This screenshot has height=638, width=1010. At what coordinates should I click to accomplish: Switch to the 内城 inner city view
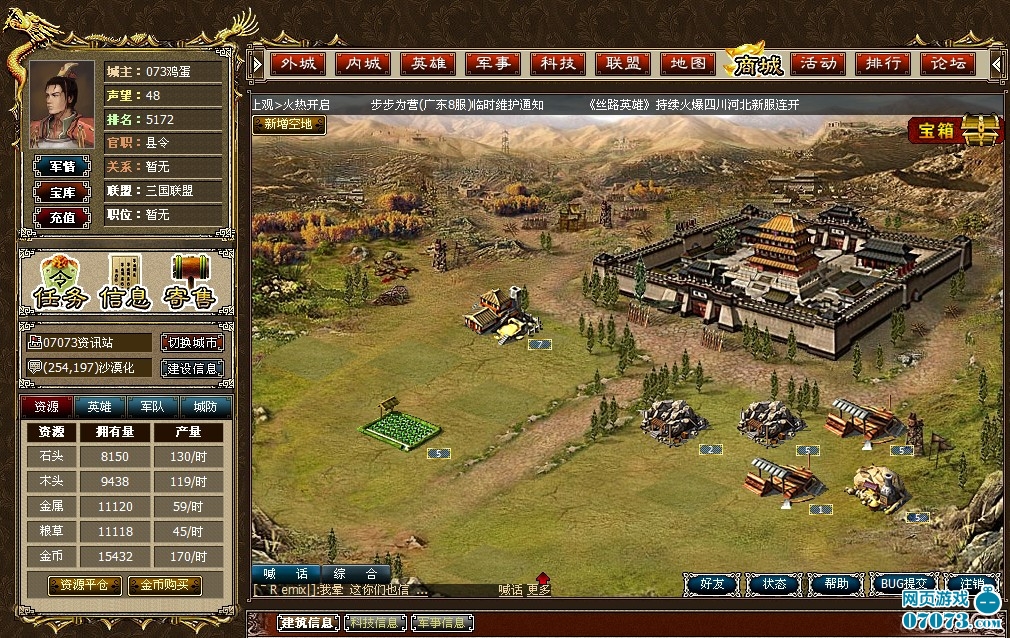363,63
